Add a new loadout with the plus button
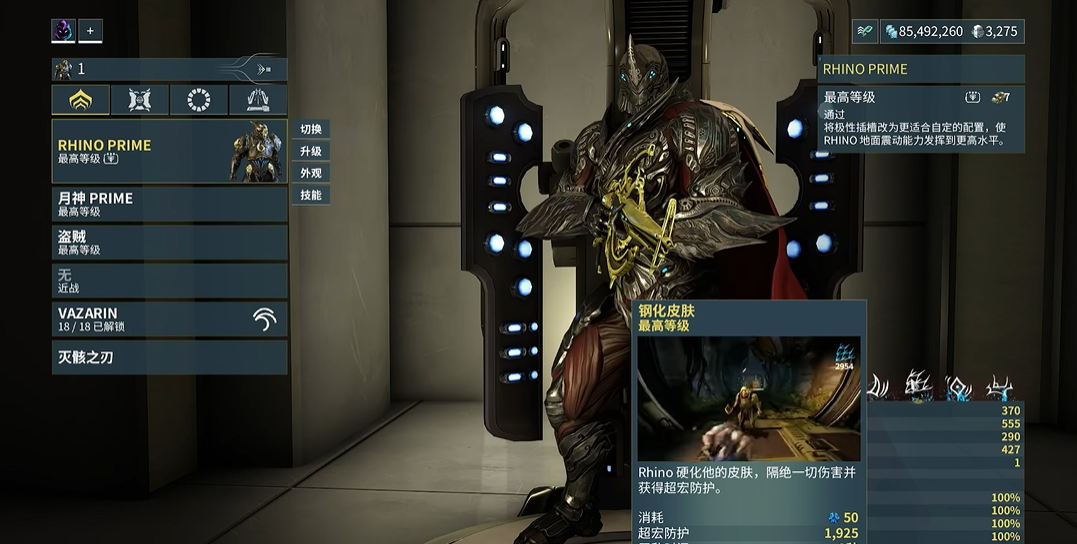Screen dimensions: 1077x544 [x=90, y=31]
